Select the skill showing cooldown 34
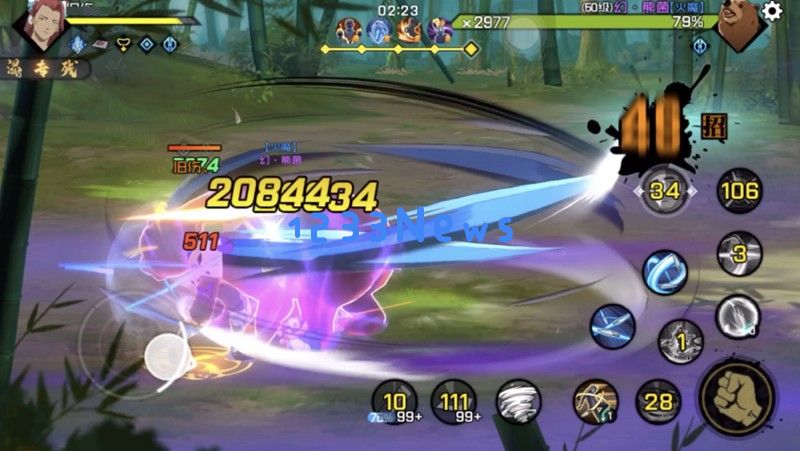The image size is (800, 451). [665, 190]
